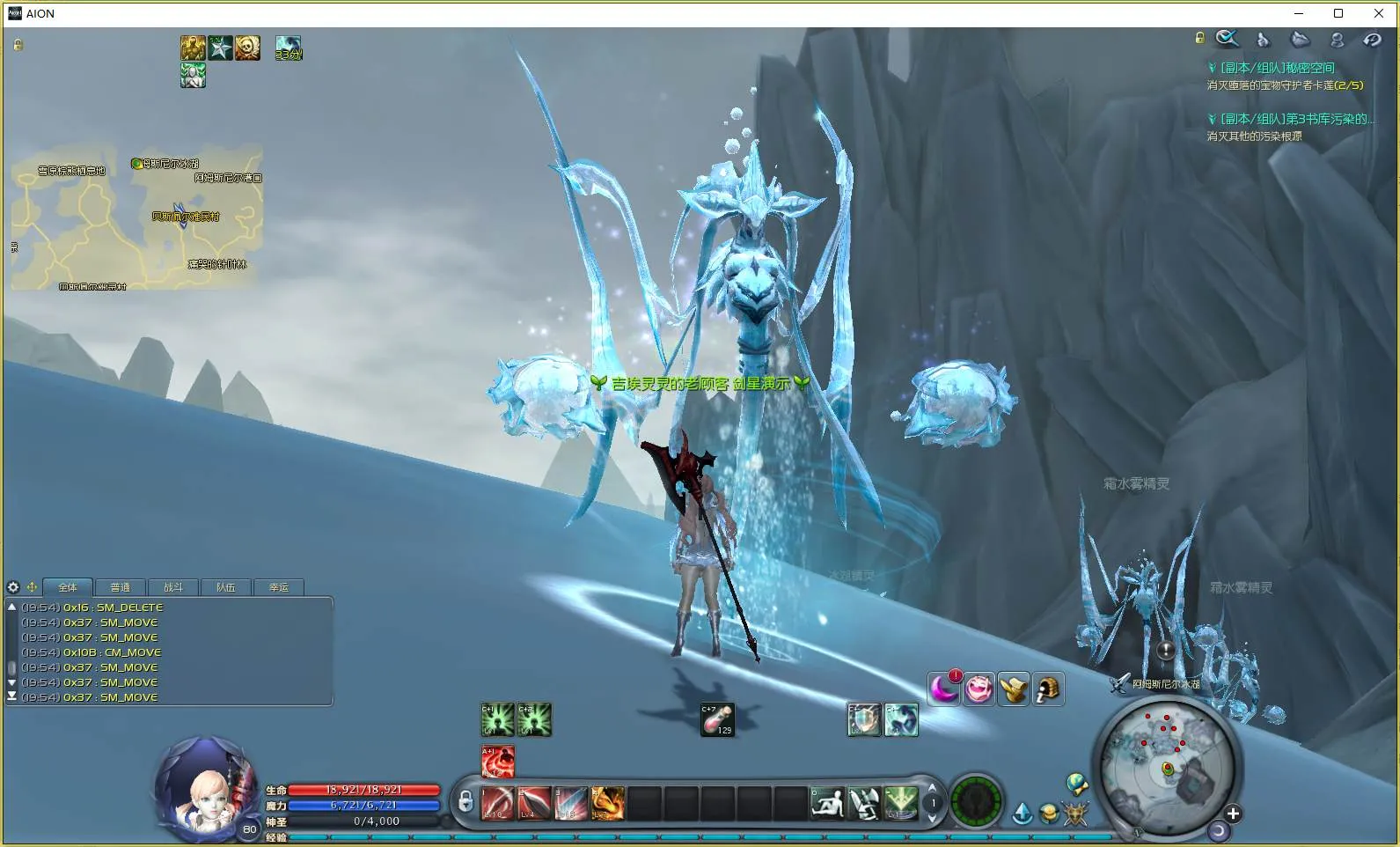Open the 秘密空间 quest tracker entry

[x=1277, y=68]
